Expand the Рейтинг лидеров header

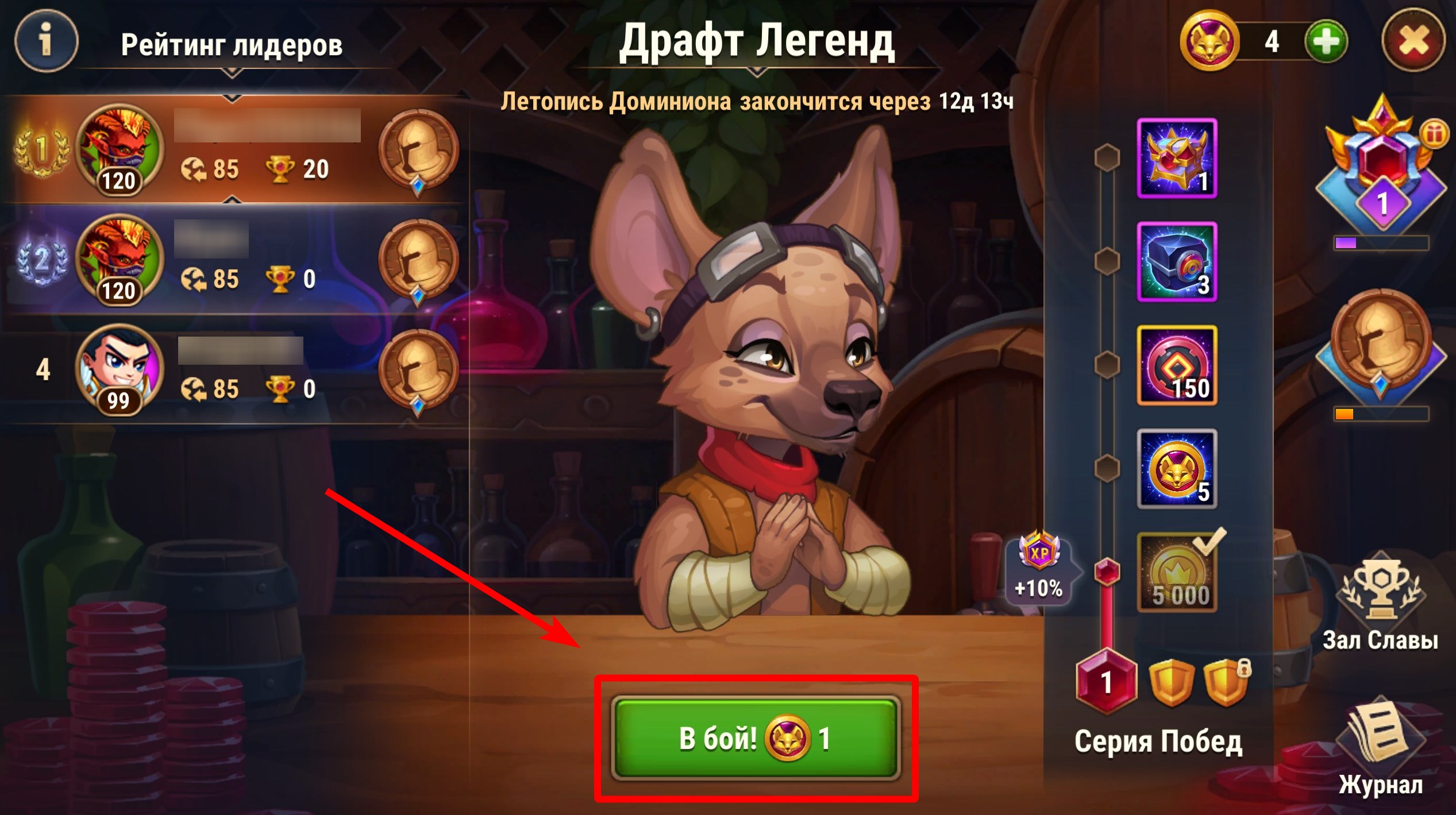coord(232,46)
